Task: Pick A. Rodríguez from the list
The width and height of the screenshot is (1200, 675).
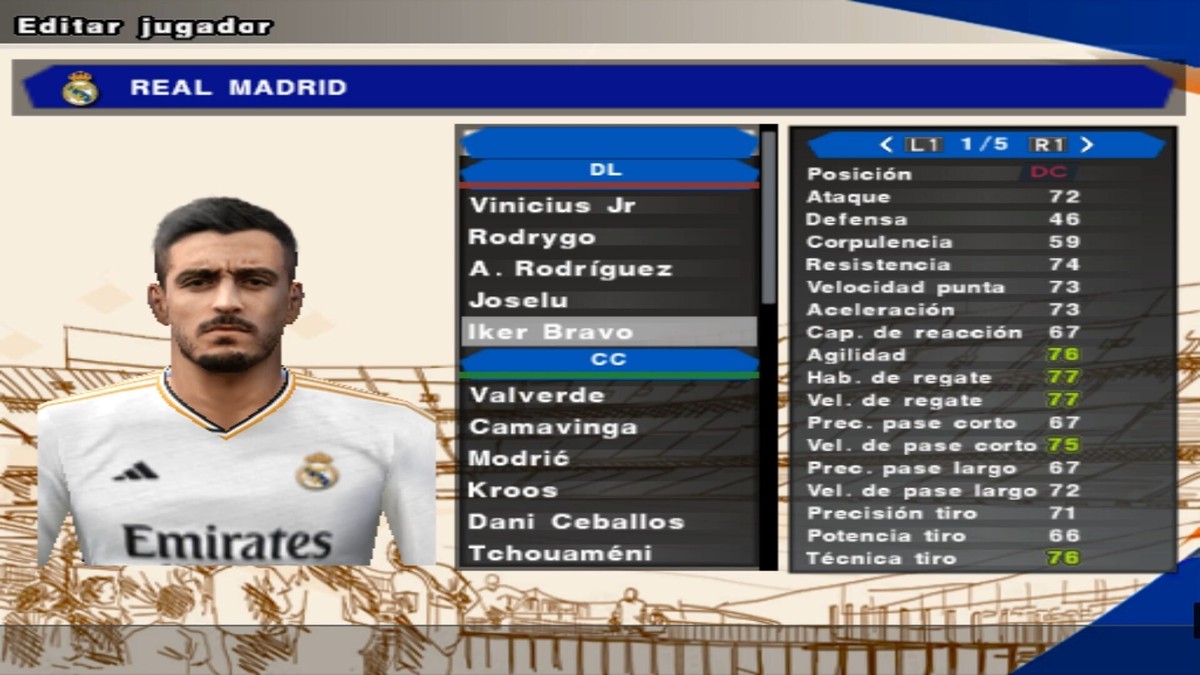Action: pyautogui.click(x=570, y=269)
